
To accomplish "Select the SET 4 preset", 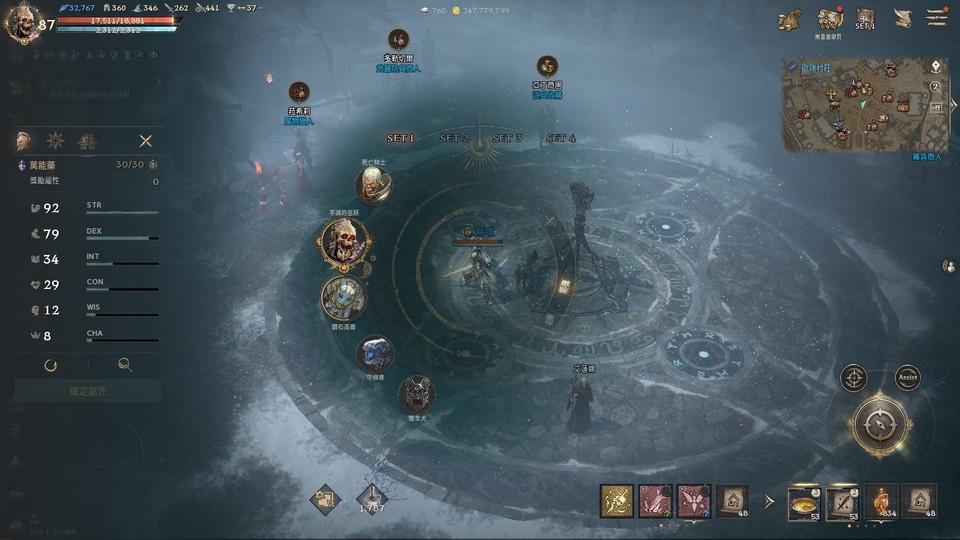I will 560,138.
